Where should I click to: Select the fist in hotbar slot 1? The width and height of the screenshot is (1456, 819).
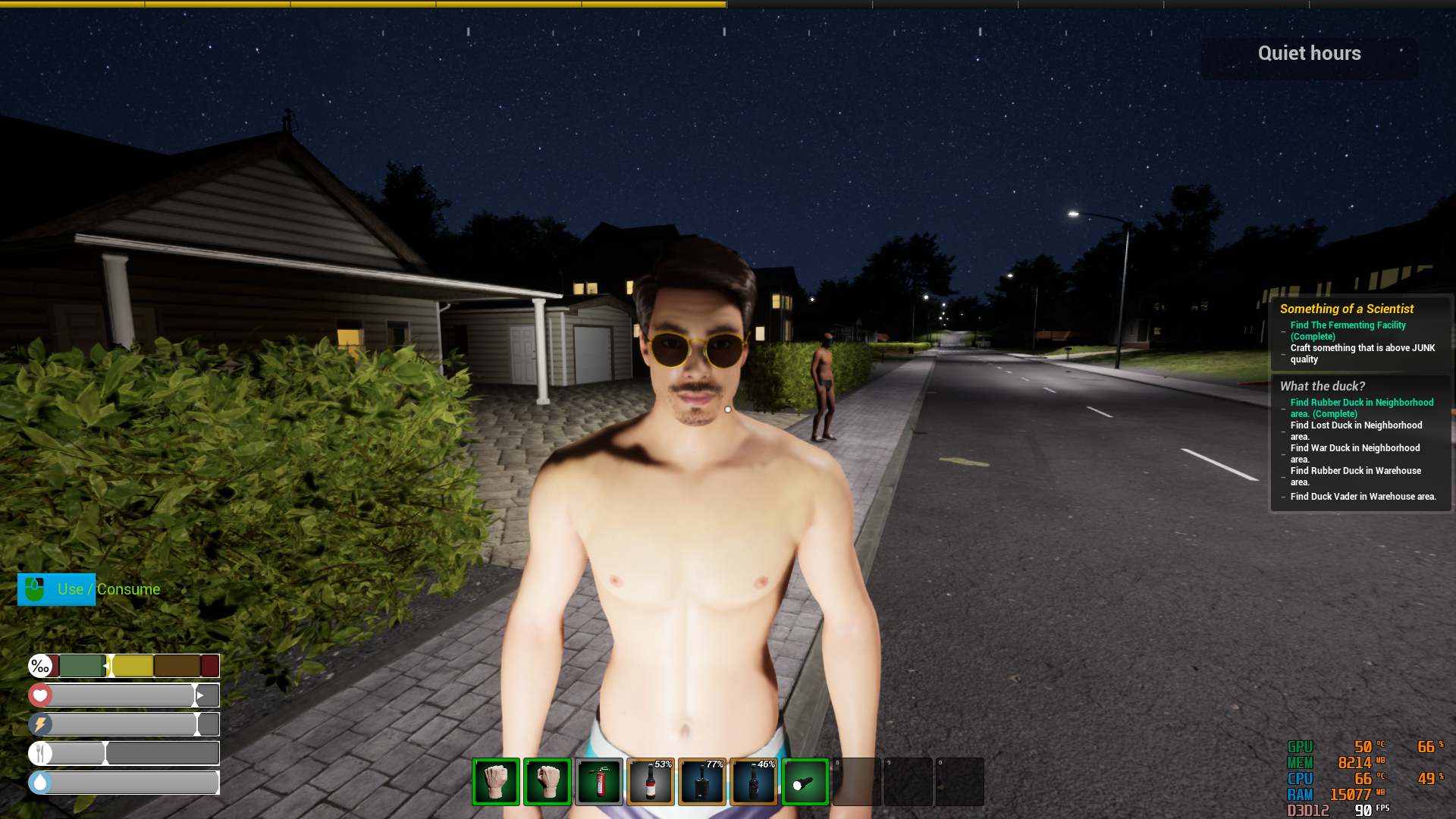pos(495,781)
